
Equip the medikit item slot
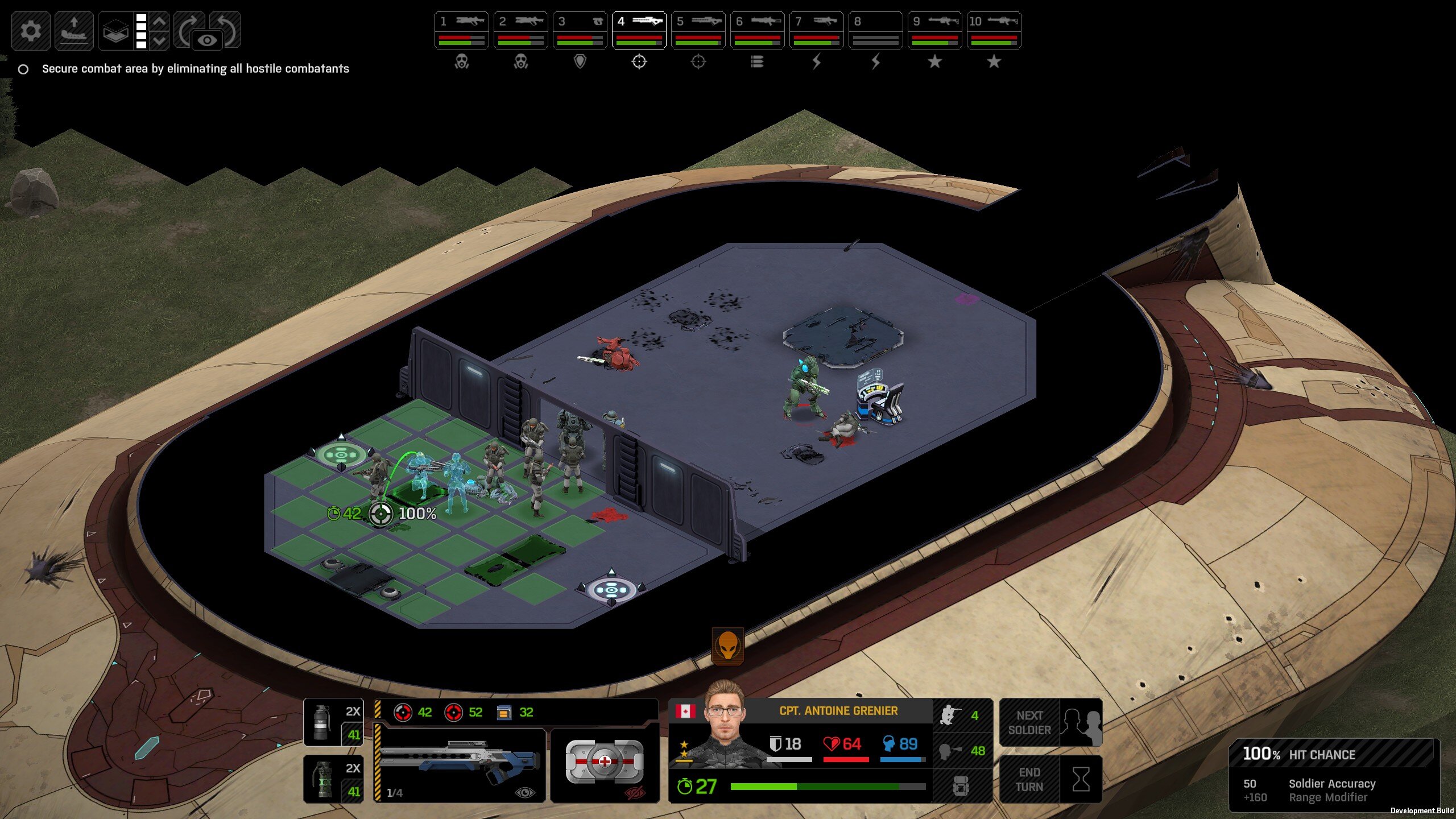[x=605, y=762]
